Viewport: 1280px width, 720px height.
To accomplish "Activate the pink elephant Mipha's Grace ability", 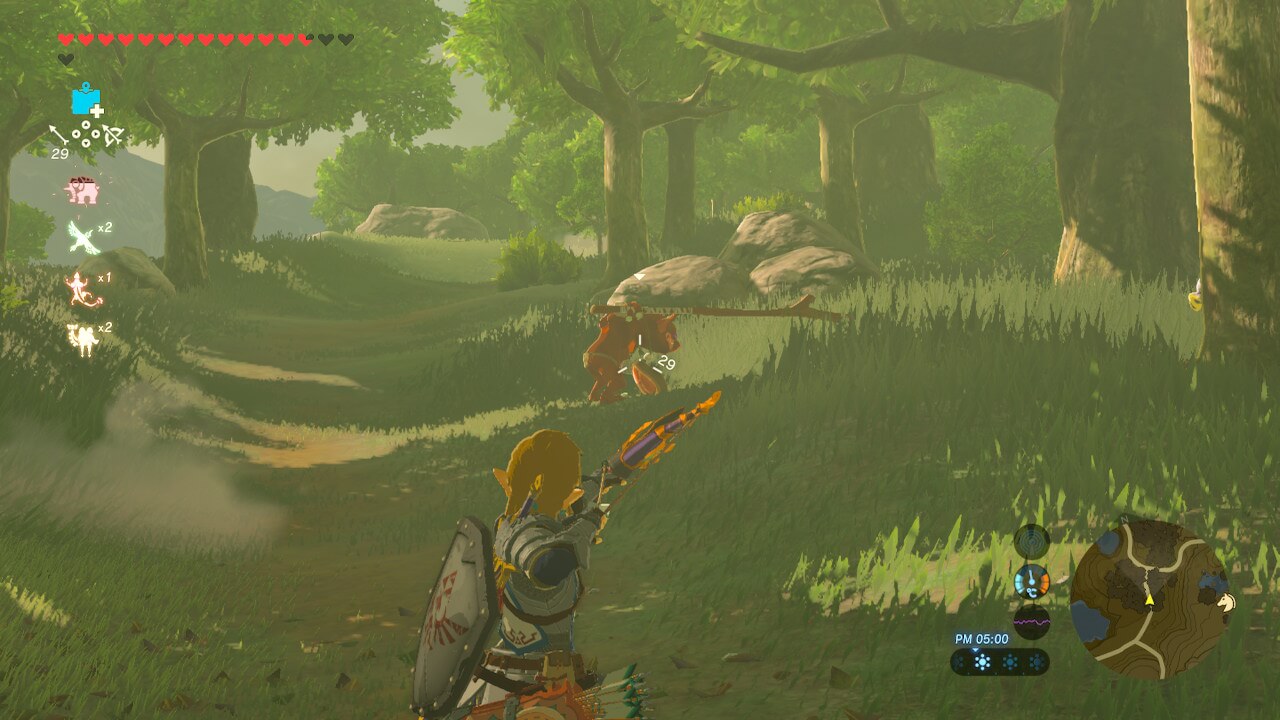I will (x=80, y=190).
